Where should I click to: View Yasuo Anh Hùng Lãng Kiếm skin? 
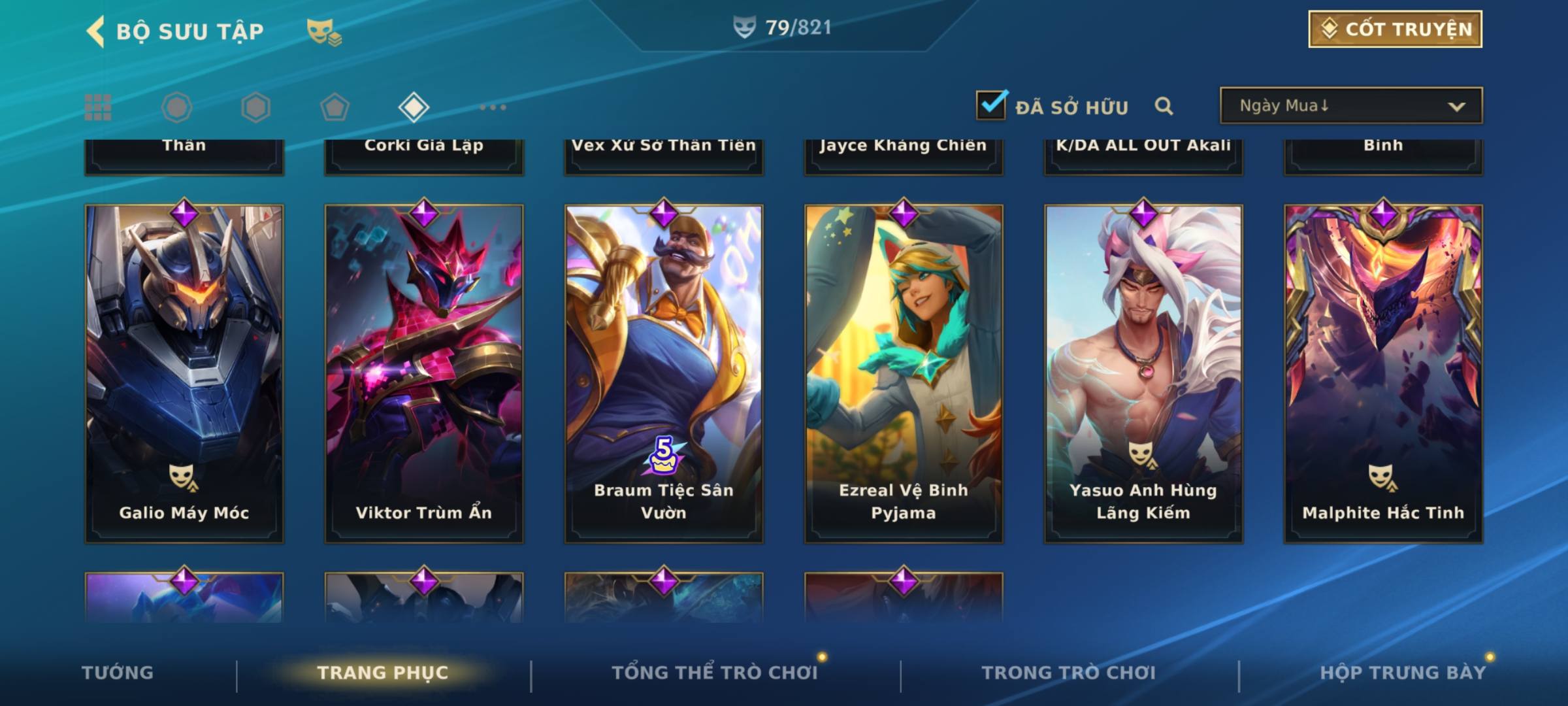tap(1143, 373)
